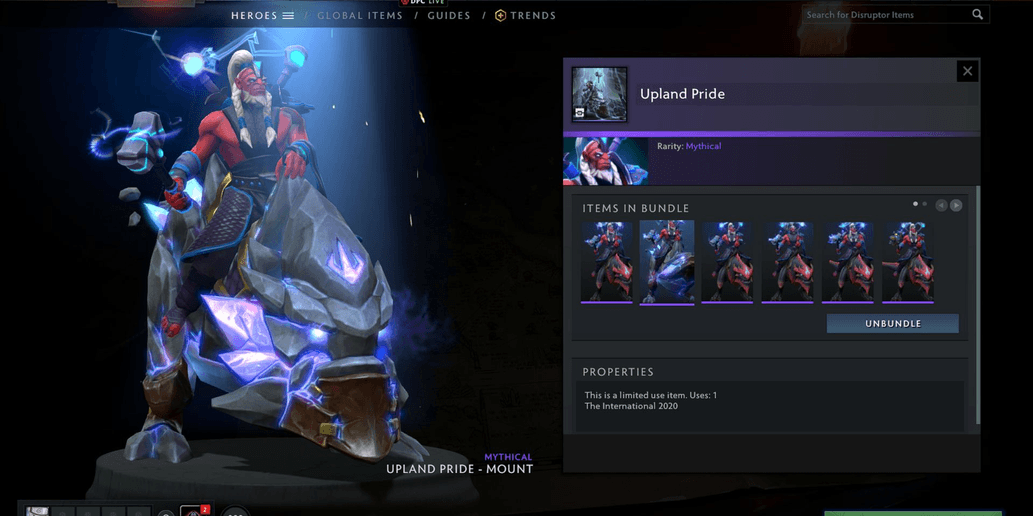
Task: Select the highlighted mount item in bundle
Action: pos(667,262)
